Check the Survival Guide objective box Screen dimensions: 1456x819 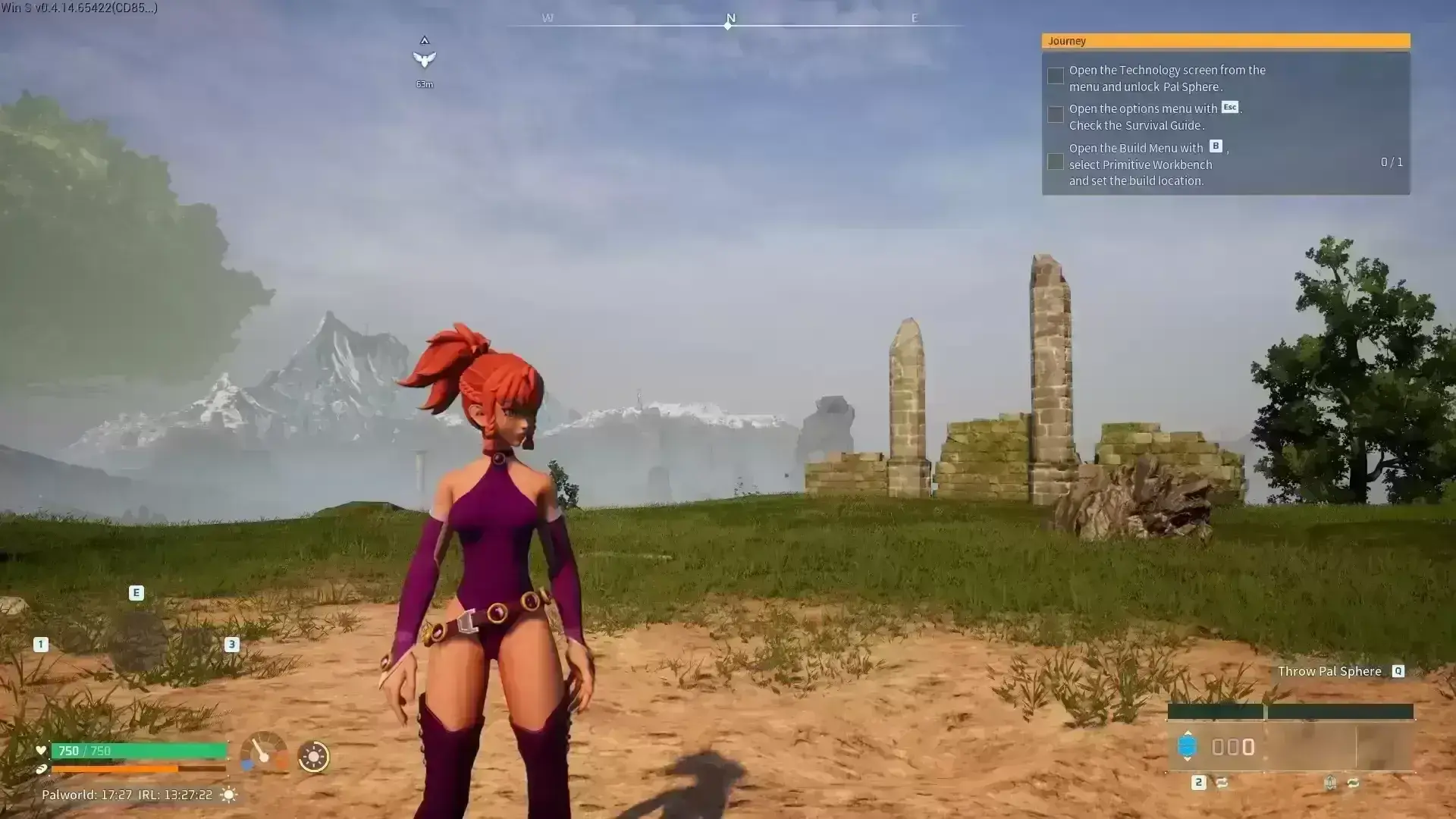1055,115
